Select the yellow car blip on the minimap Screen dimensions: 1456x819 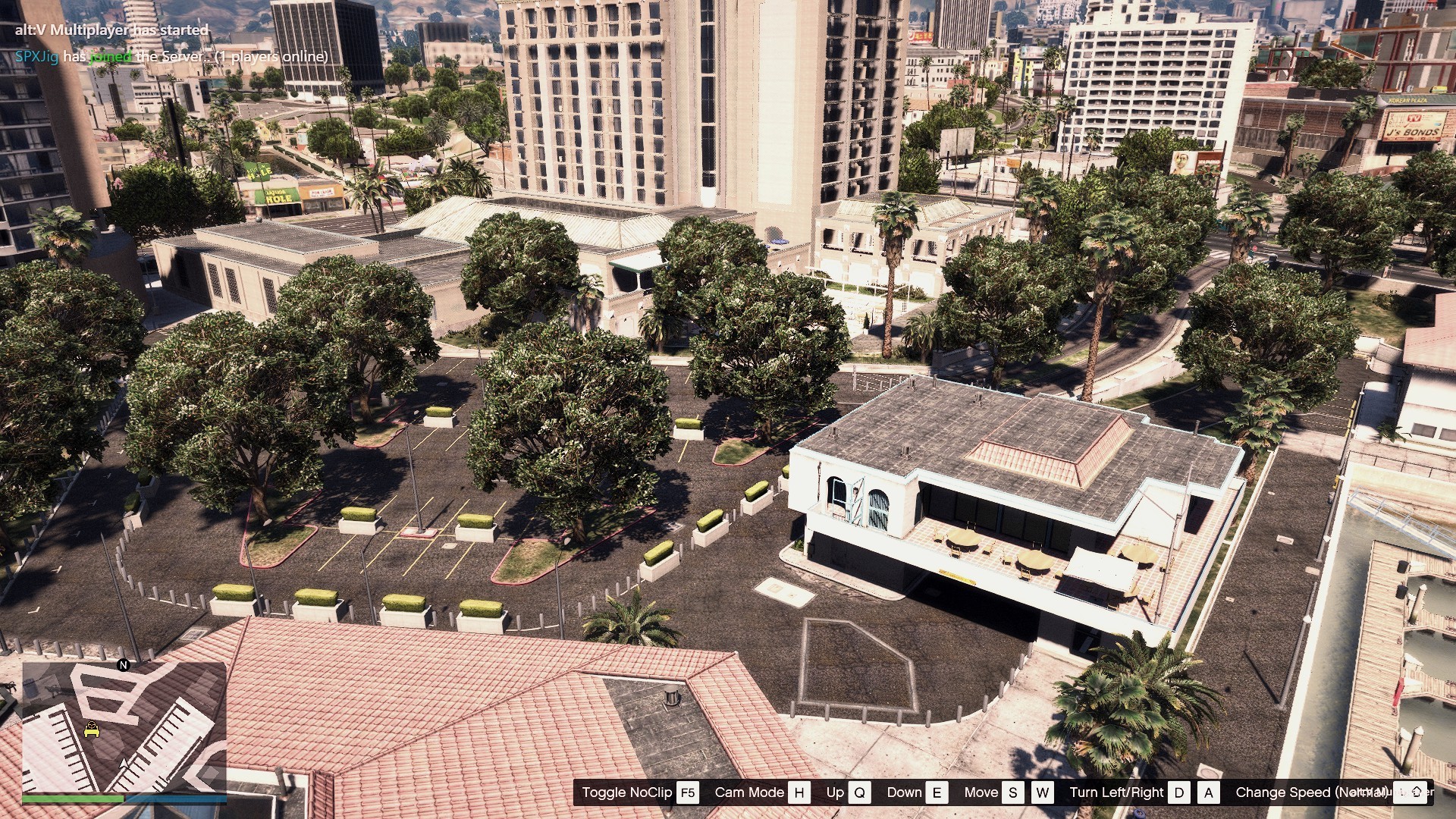click(x=92, y=730)
